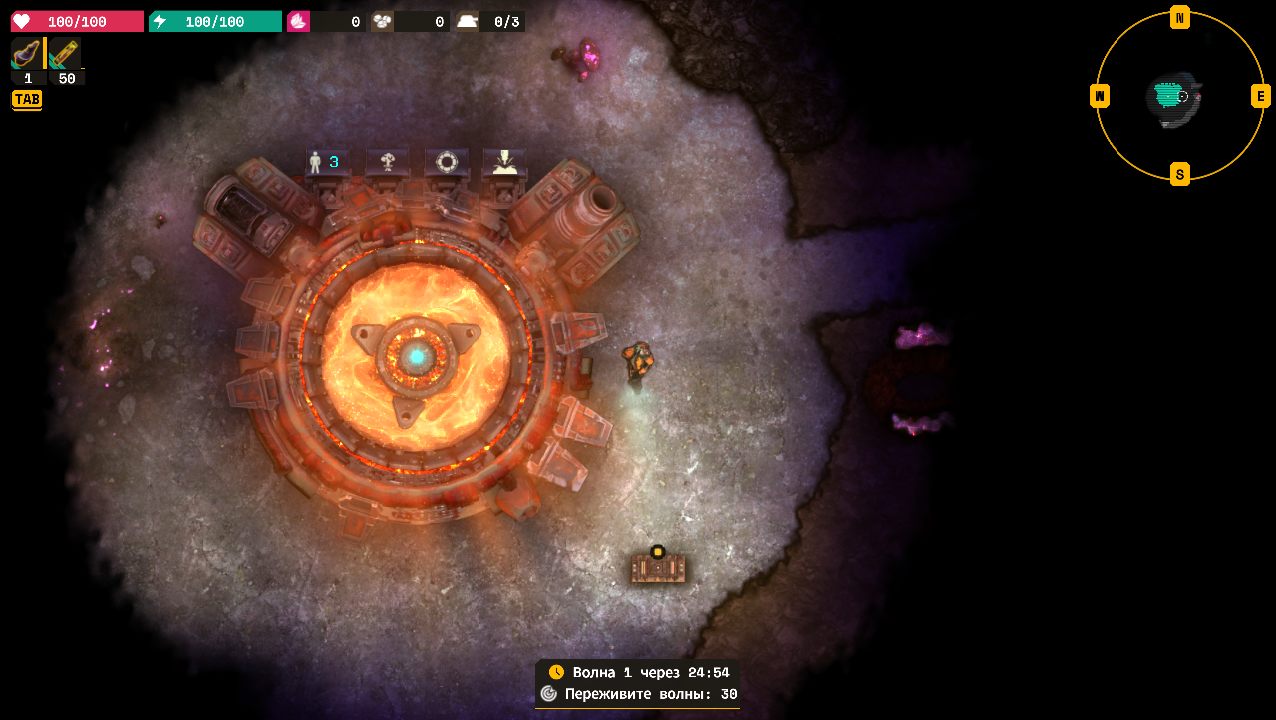Click the circular compass minimap
Viewport: 1276px width, 720px height.
(x=1180, y=96)
